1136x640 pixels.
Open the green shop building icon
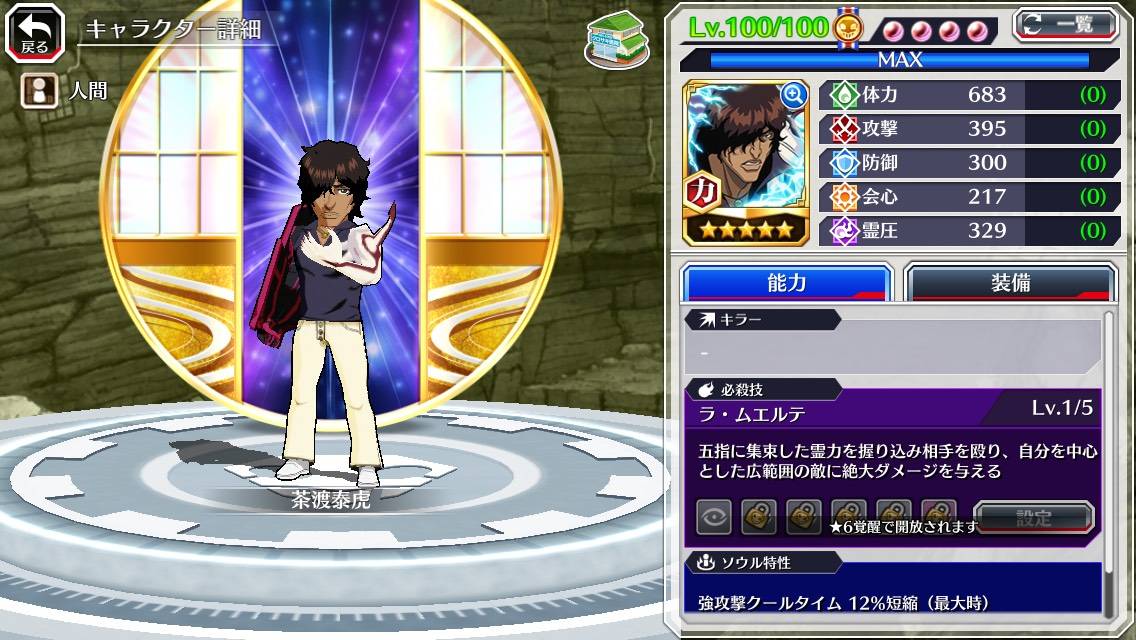coord(615,40)
